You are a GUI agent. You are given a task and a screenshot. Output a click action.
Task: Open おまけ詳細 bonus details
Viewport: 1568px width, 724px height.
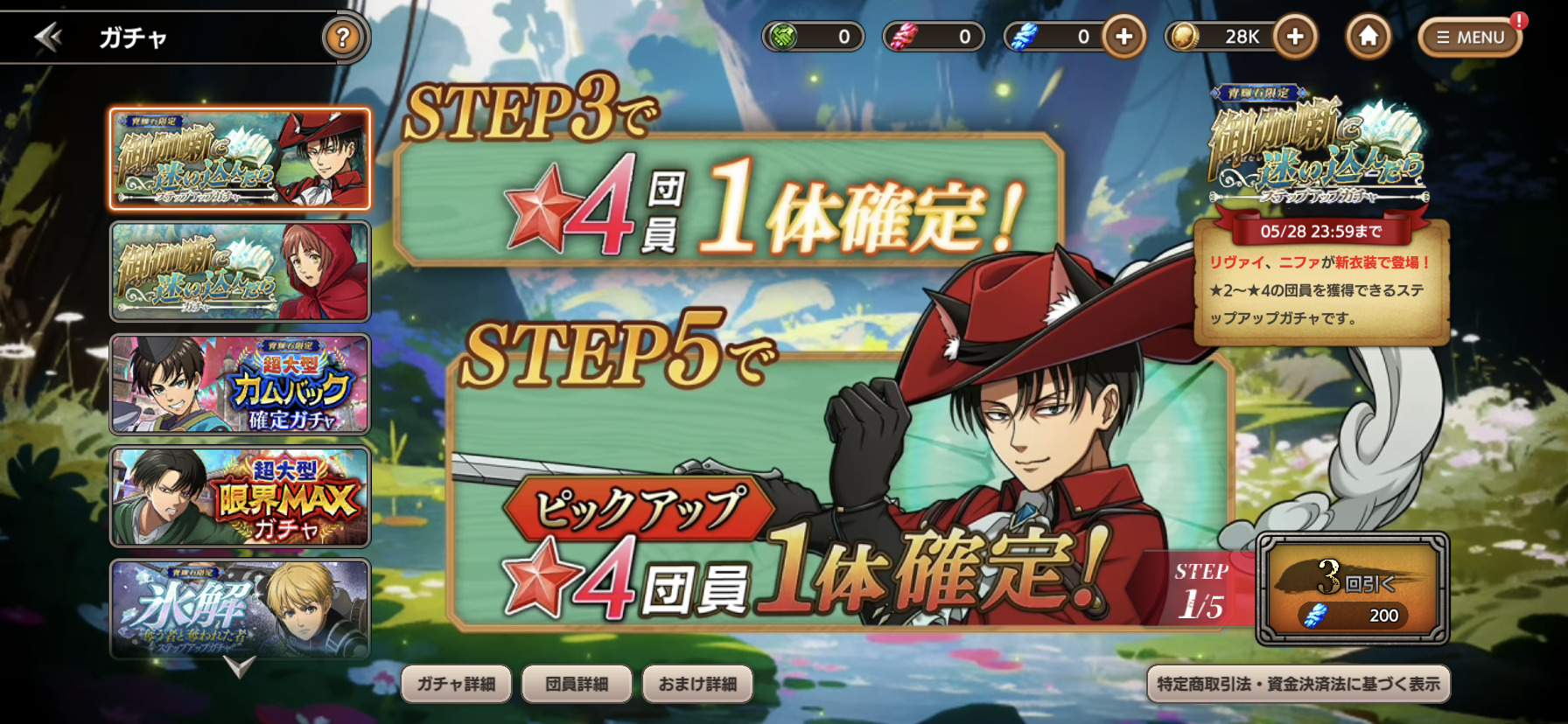click(697, 684)
